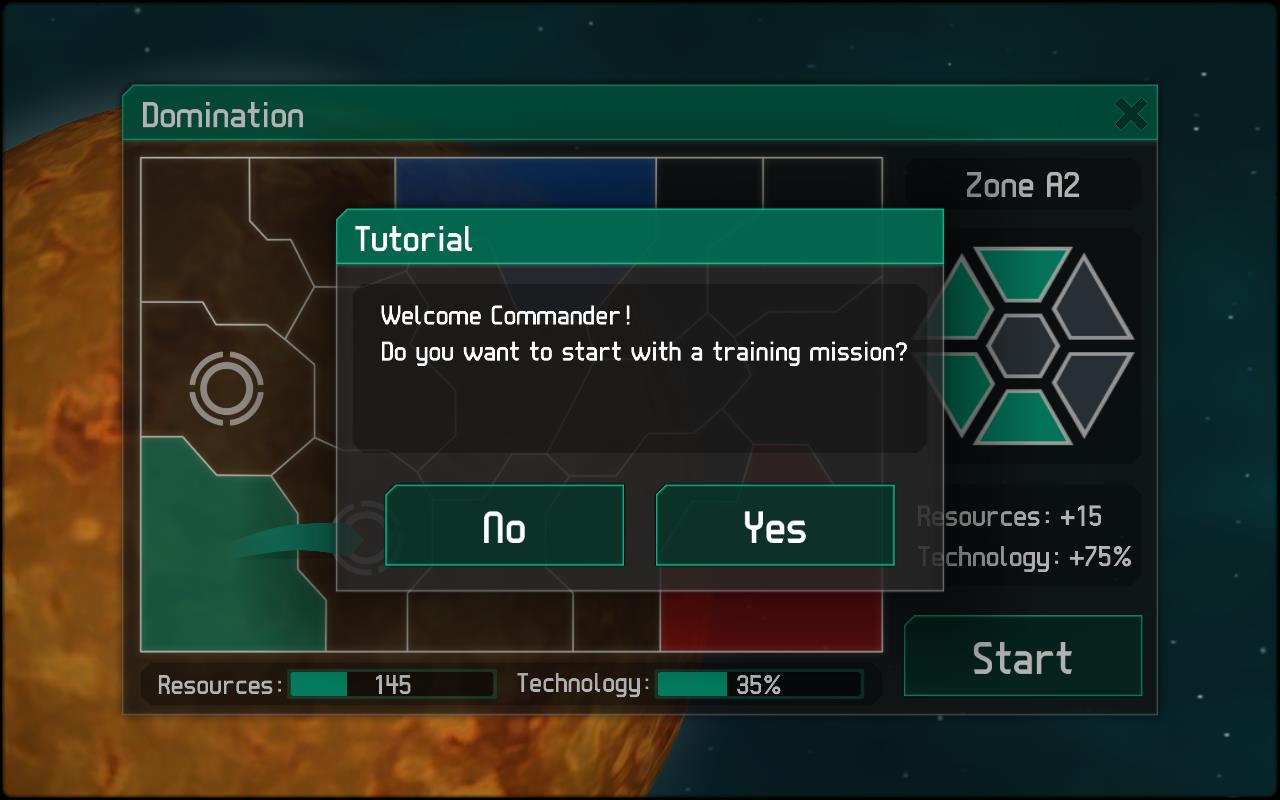
Task: Close the Domination window
Action: (x=1131, y=114)
